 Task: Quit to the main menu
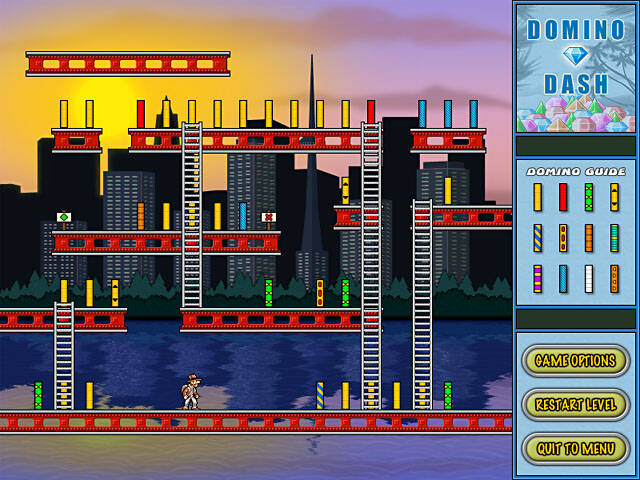575,448
